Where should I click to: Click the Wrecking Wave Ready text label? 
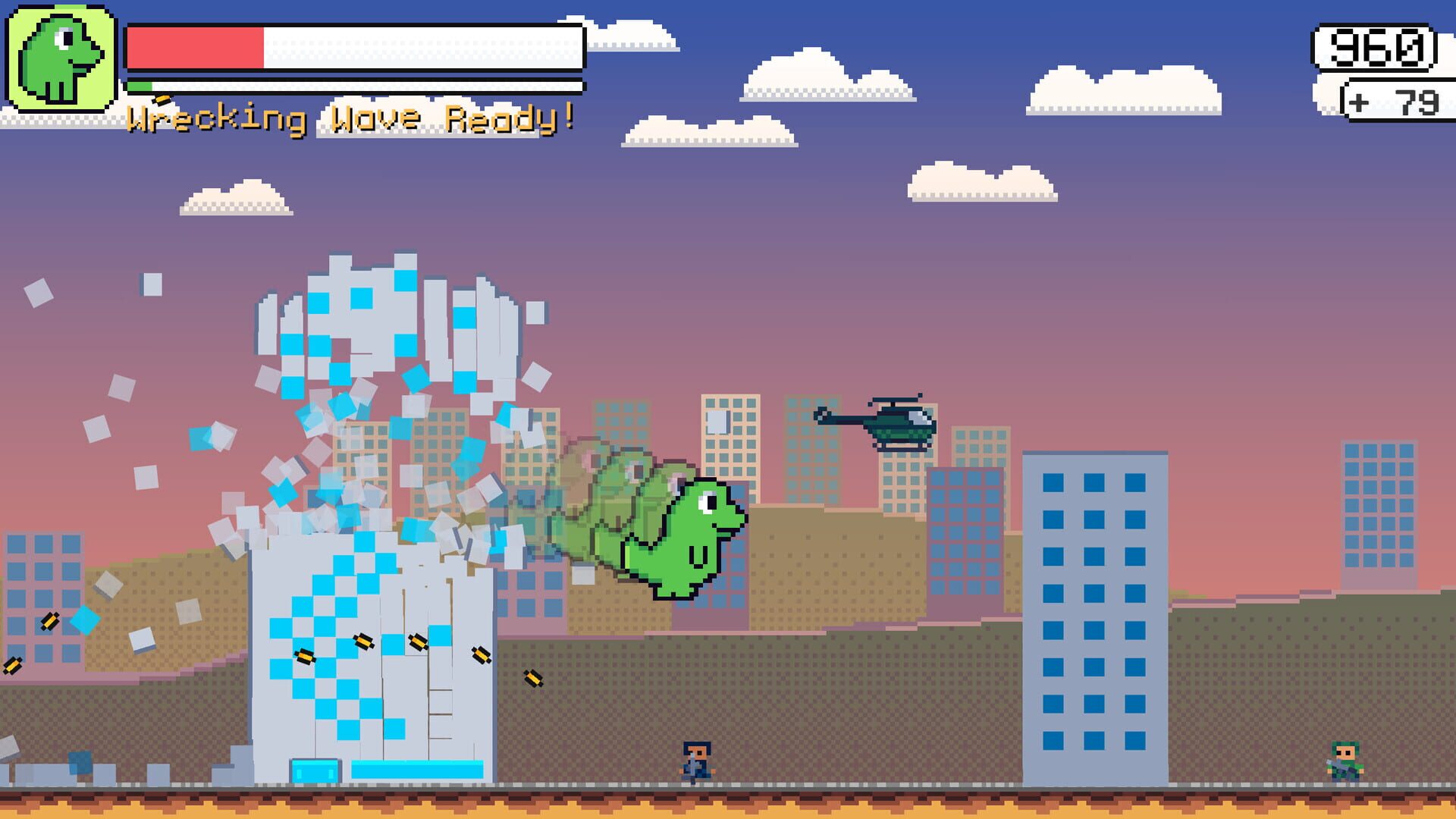point(353,118)
